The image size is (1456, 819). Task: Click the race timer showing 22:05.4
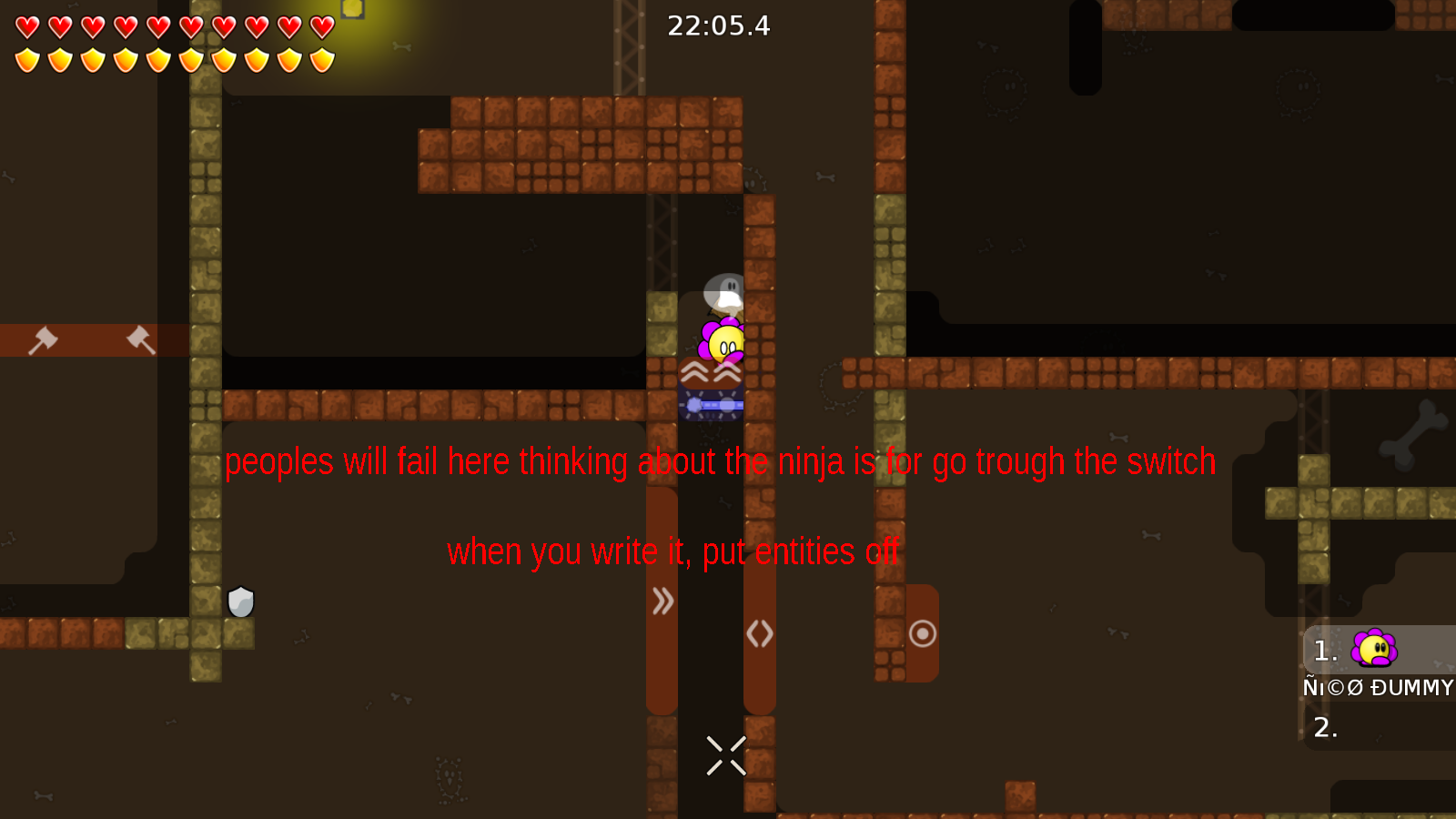(718, 26)
